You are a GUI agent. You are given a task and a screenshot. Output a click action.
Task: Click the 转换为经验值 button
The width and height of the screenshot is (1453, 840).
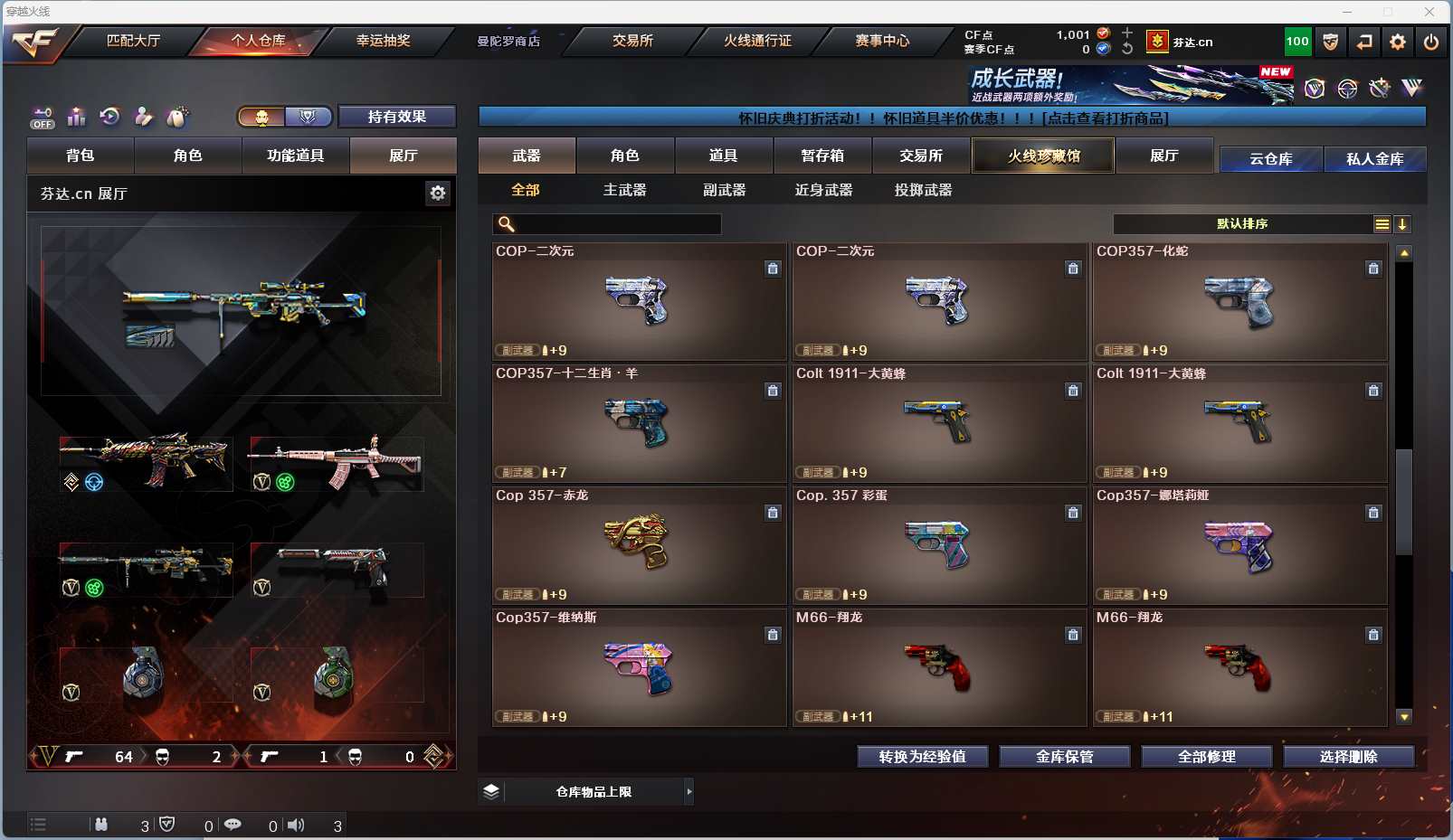(x=922, y=757)
